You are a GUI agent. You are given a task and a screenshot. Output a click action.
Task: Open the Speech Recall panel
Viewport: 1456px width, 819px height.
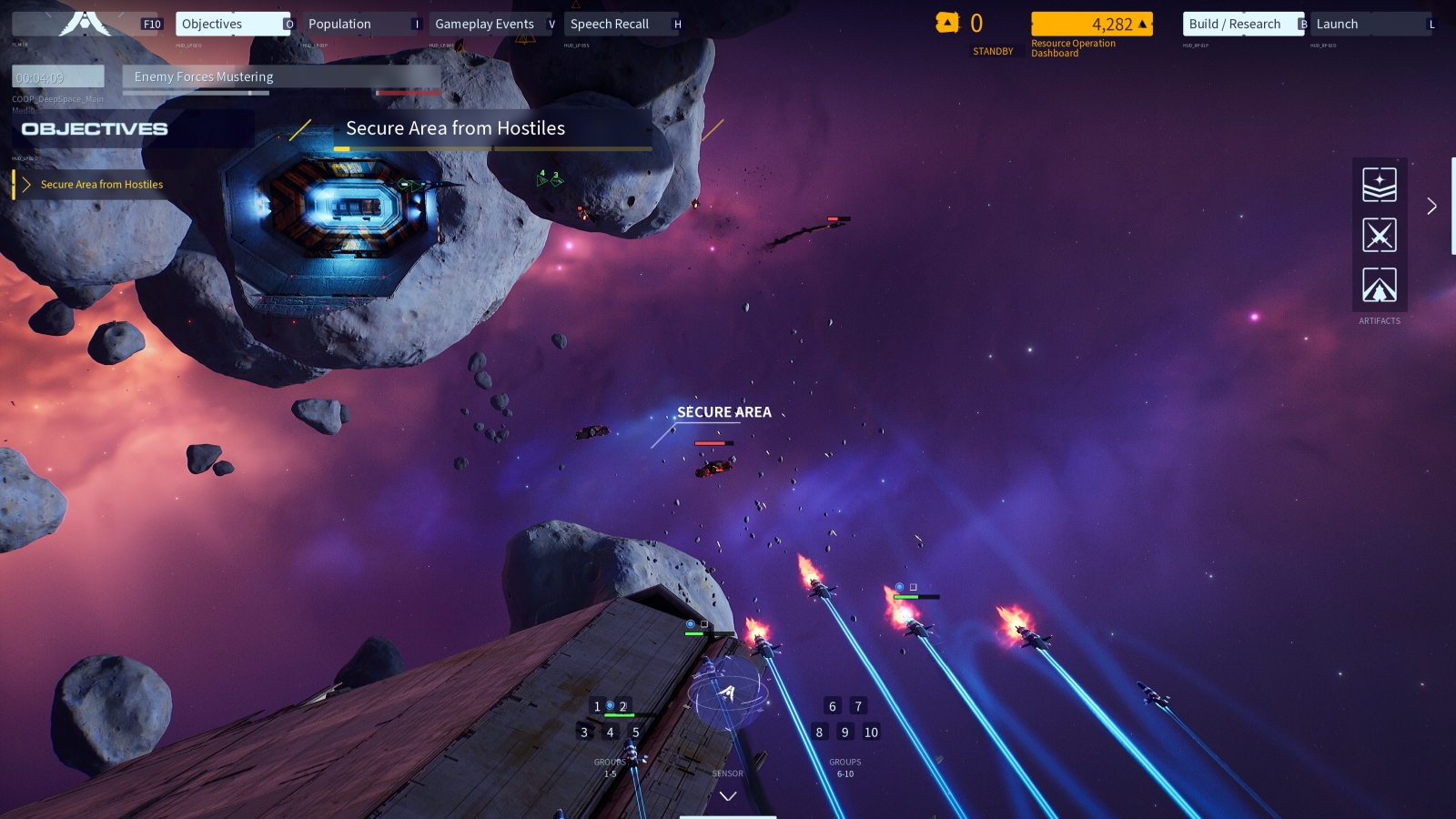click(617, 25)
